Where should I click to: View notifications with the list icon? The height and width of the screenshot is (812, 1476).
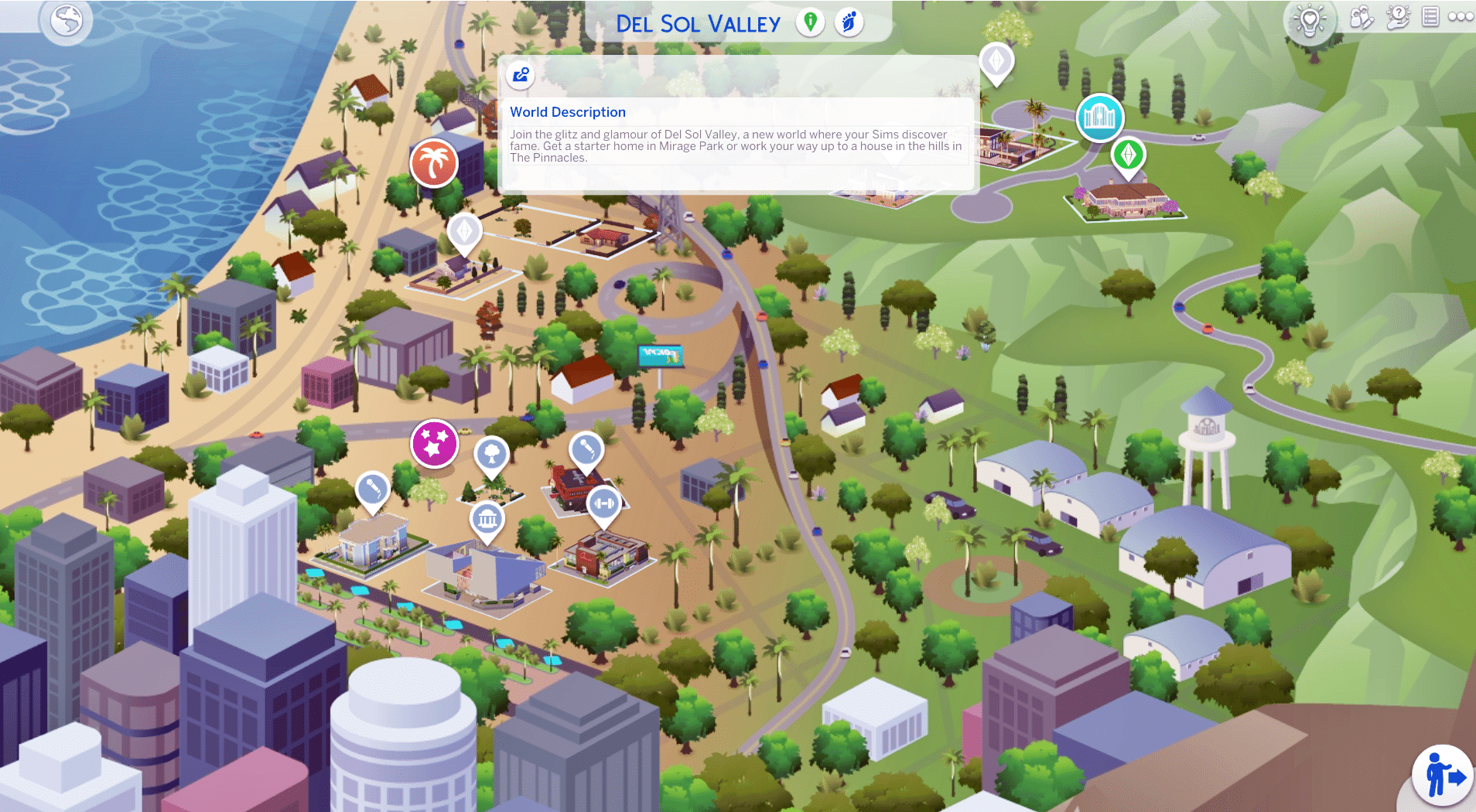(1430, 19)
